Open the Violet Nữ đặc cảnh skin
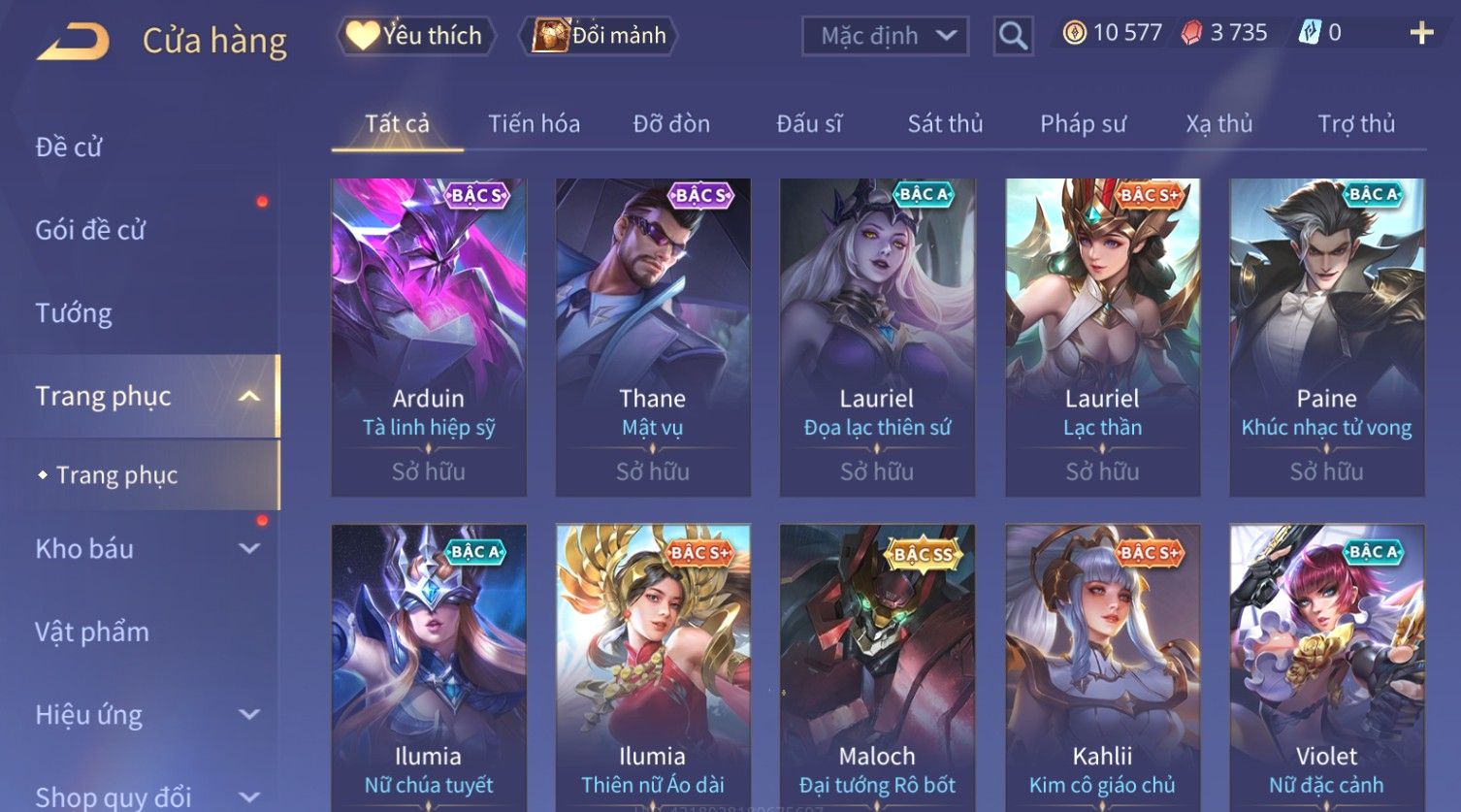This screenshot has height=812, width=1461. pyautogui.click(x=1326, y=669)
